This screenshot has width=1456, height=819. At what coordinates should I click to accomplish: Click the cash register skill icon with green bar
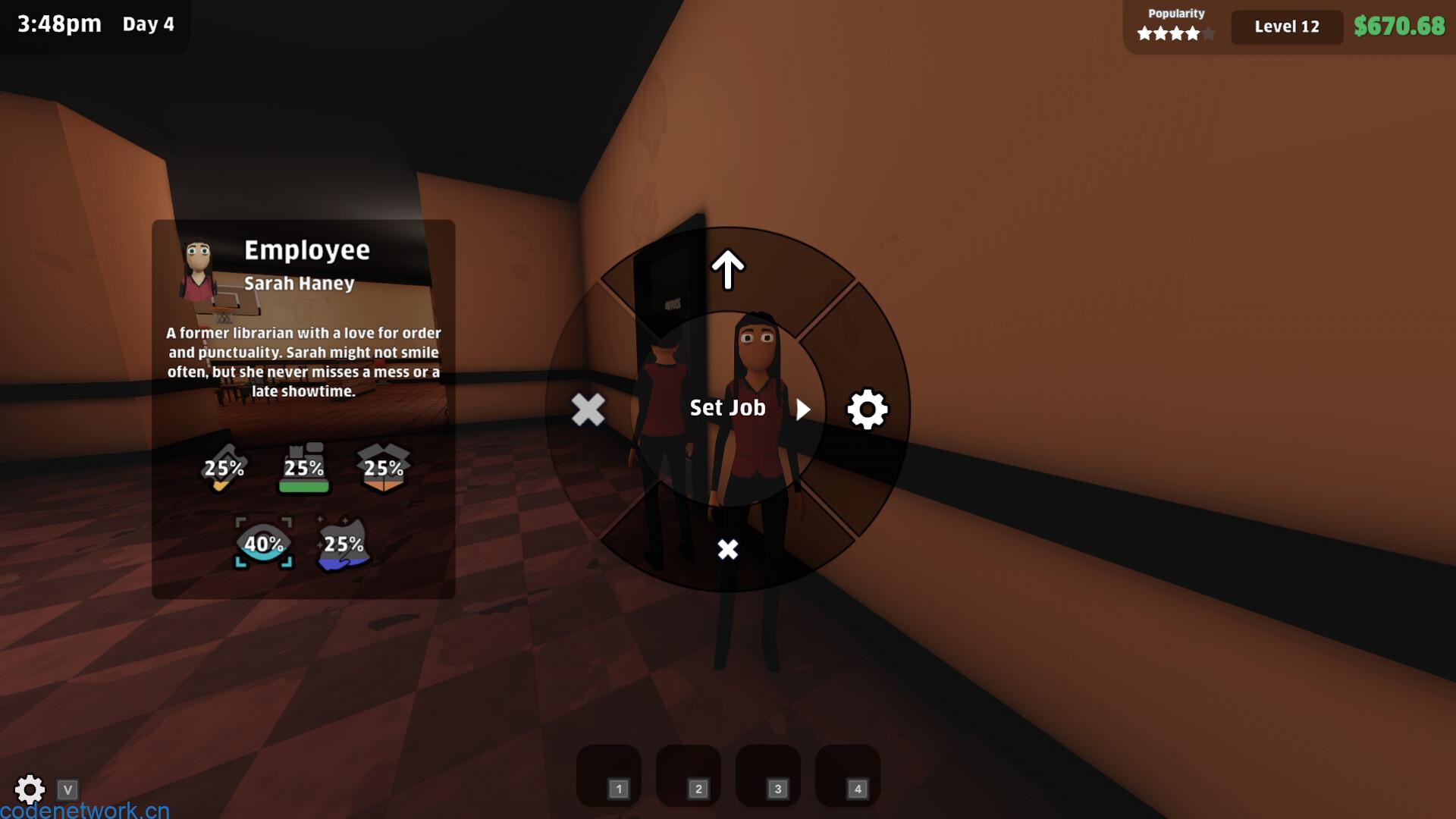click(x=303, y=466)
